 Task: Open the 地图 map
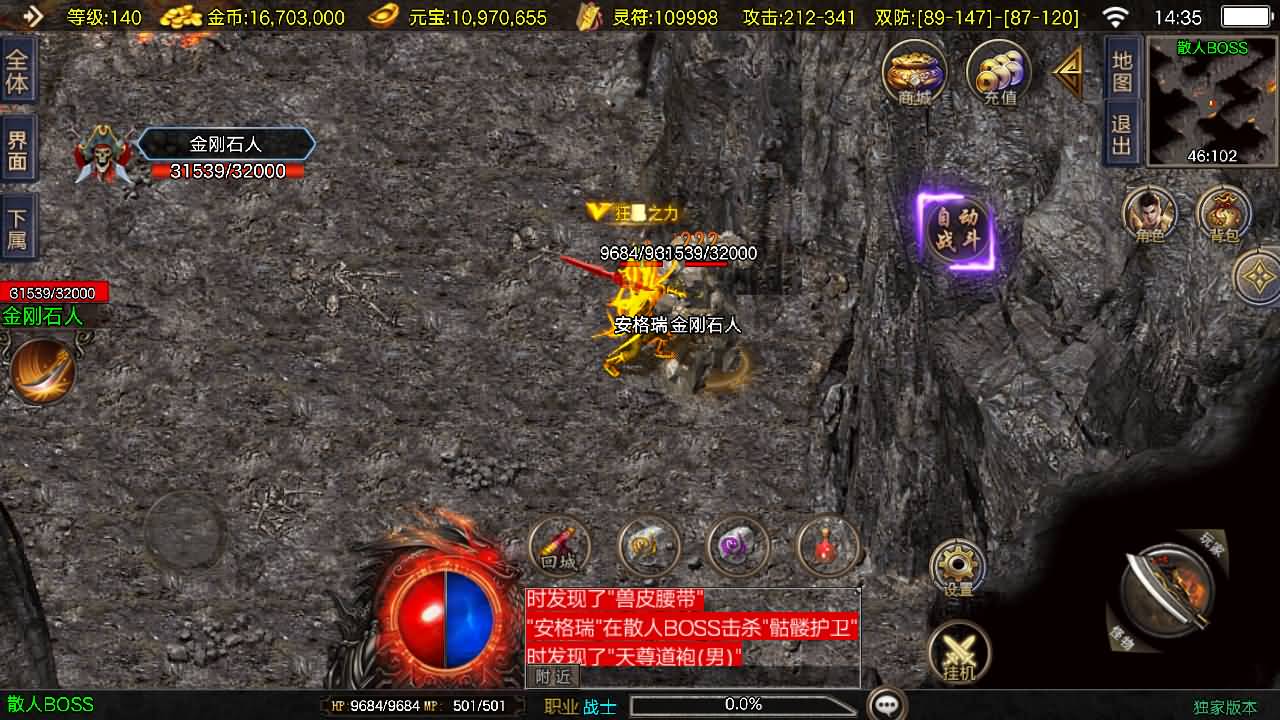(1122, 70)
